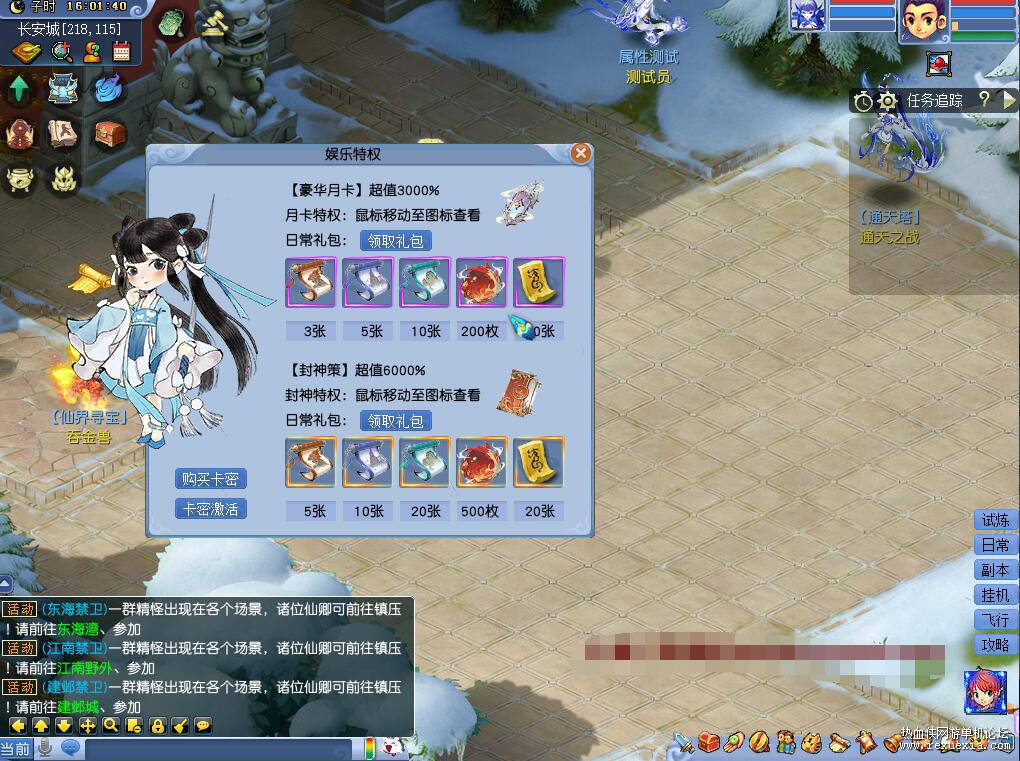Click the 购买卡密 button
Image resolution: width=1020 pixels, height=761 pixels.
[210, 479]
